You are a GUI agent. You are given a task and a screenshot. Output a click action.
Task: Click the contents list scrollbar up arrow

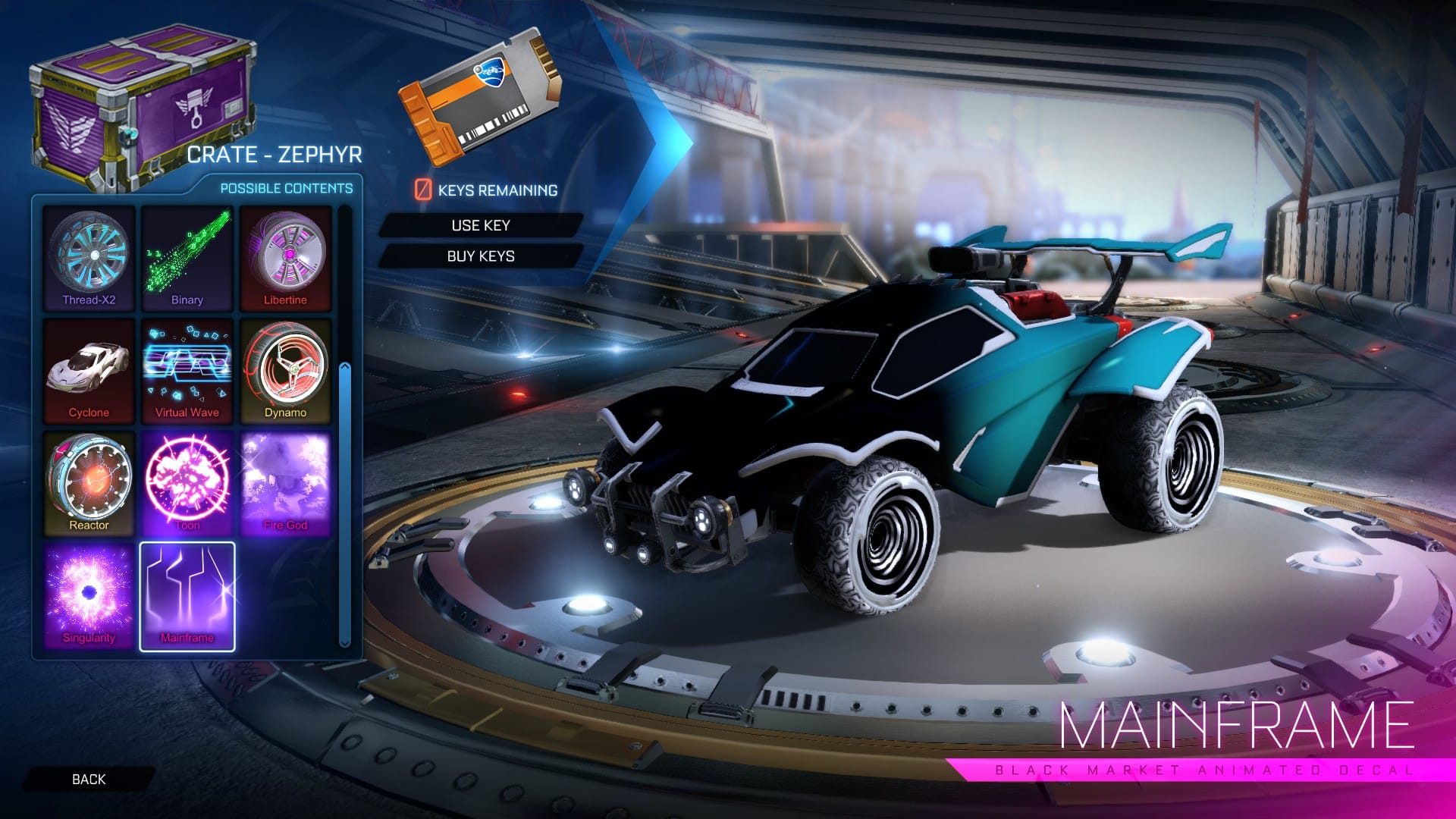tap(345, 367)
